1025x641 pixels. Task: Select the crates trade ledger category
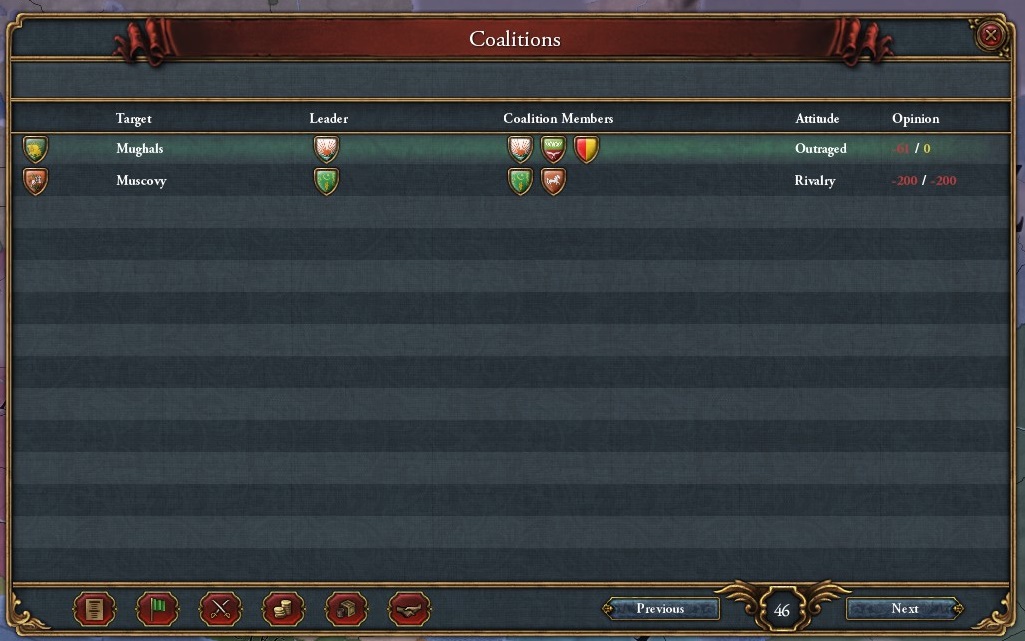347,608
